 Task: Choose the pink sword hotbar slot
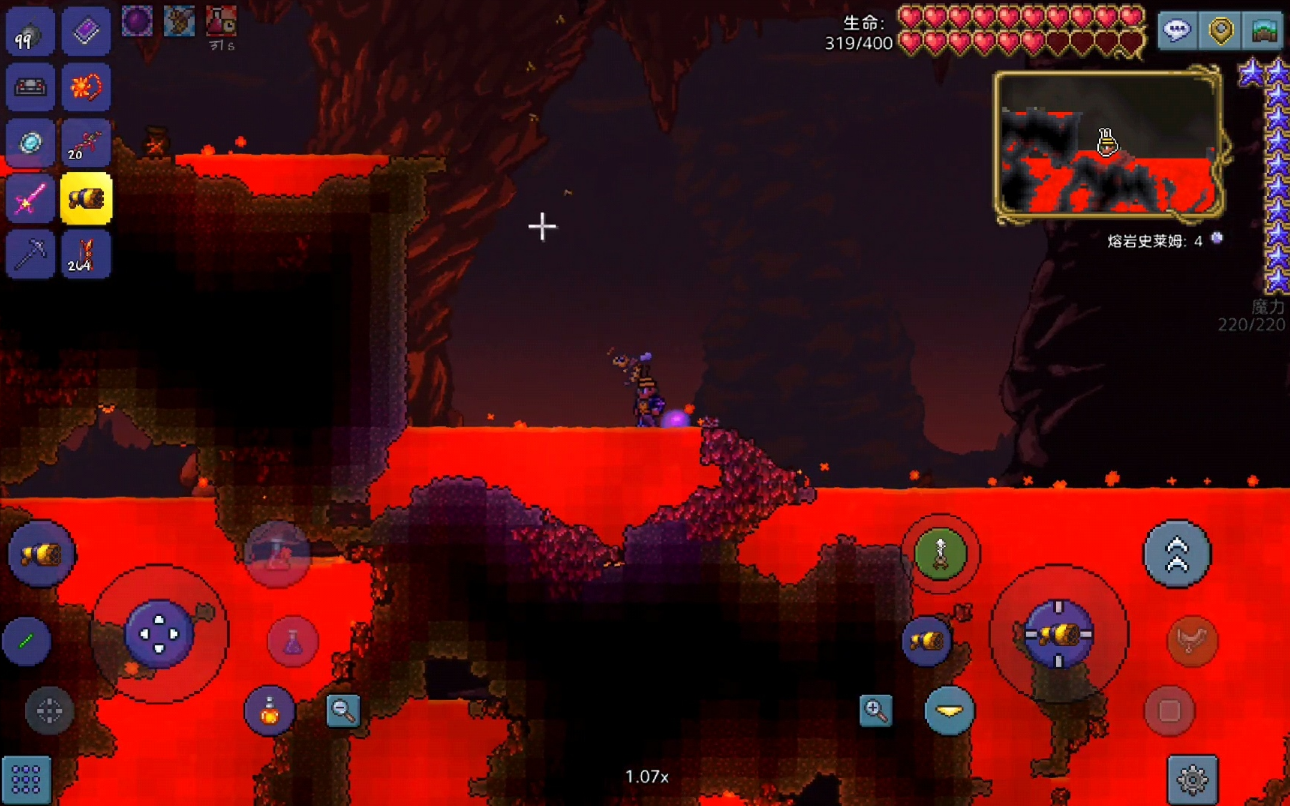tap(29, 200)
